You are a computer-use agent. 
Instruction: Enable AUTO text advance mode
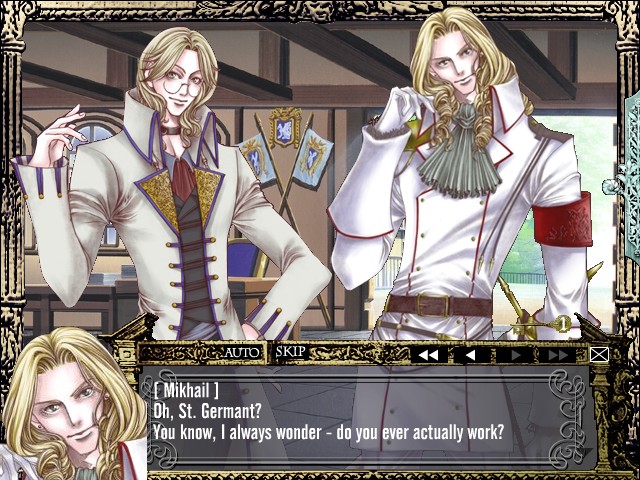[x=241, y=352]
